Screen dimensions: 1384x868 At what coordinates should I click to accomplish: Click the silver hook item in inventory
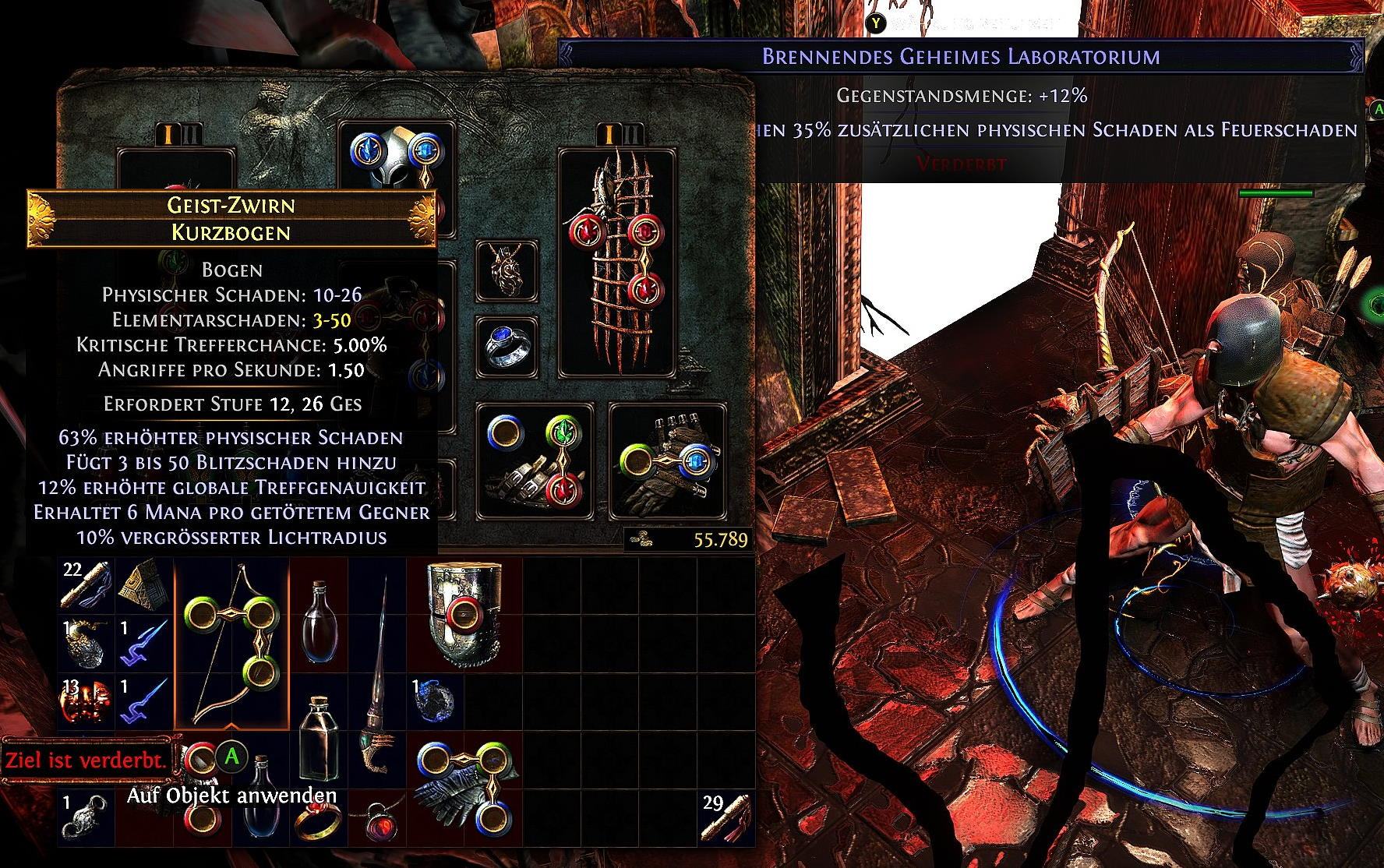point(86,820)
